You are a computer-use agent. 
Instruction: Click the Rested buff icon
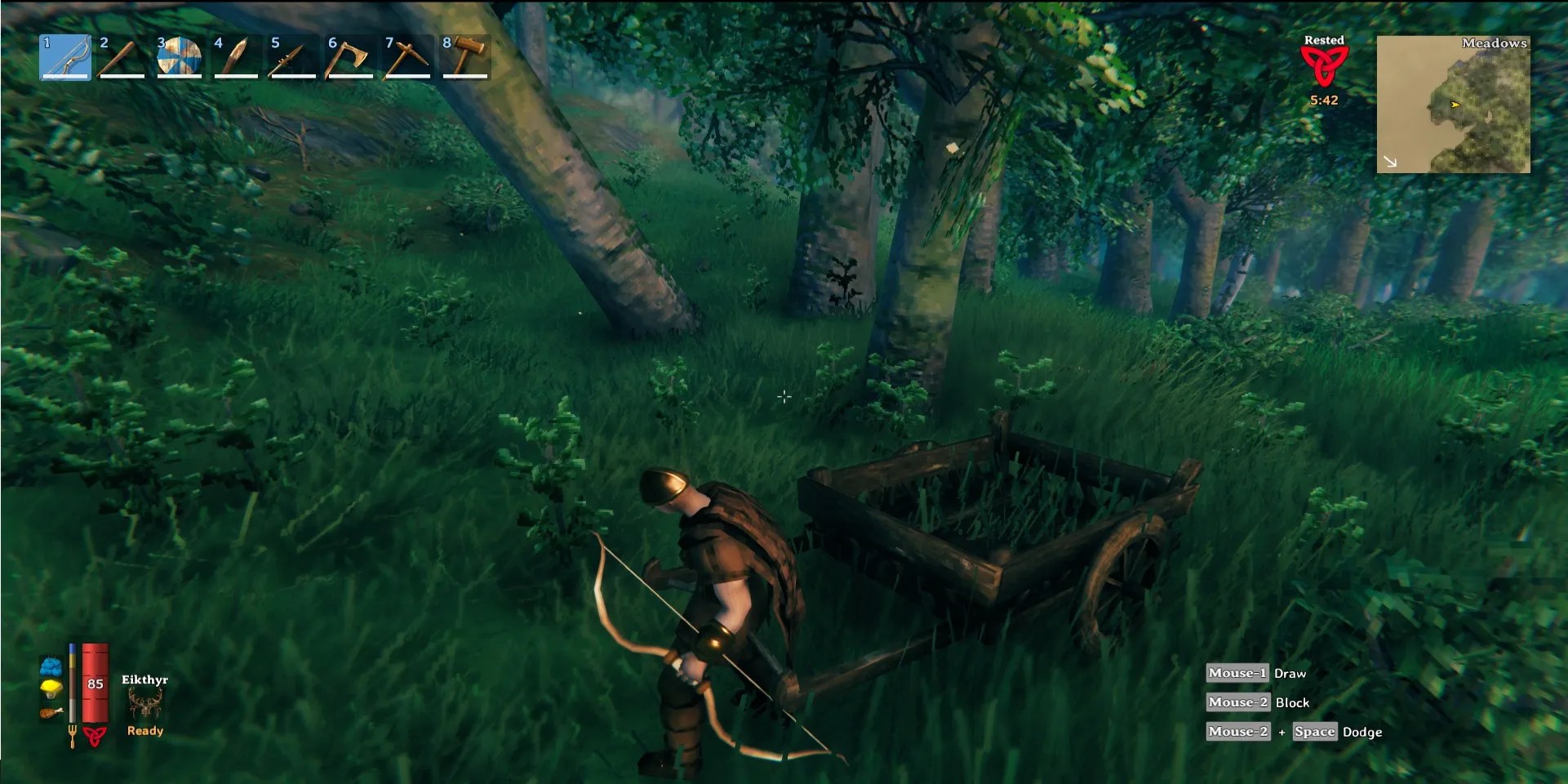coord(1324,65)
